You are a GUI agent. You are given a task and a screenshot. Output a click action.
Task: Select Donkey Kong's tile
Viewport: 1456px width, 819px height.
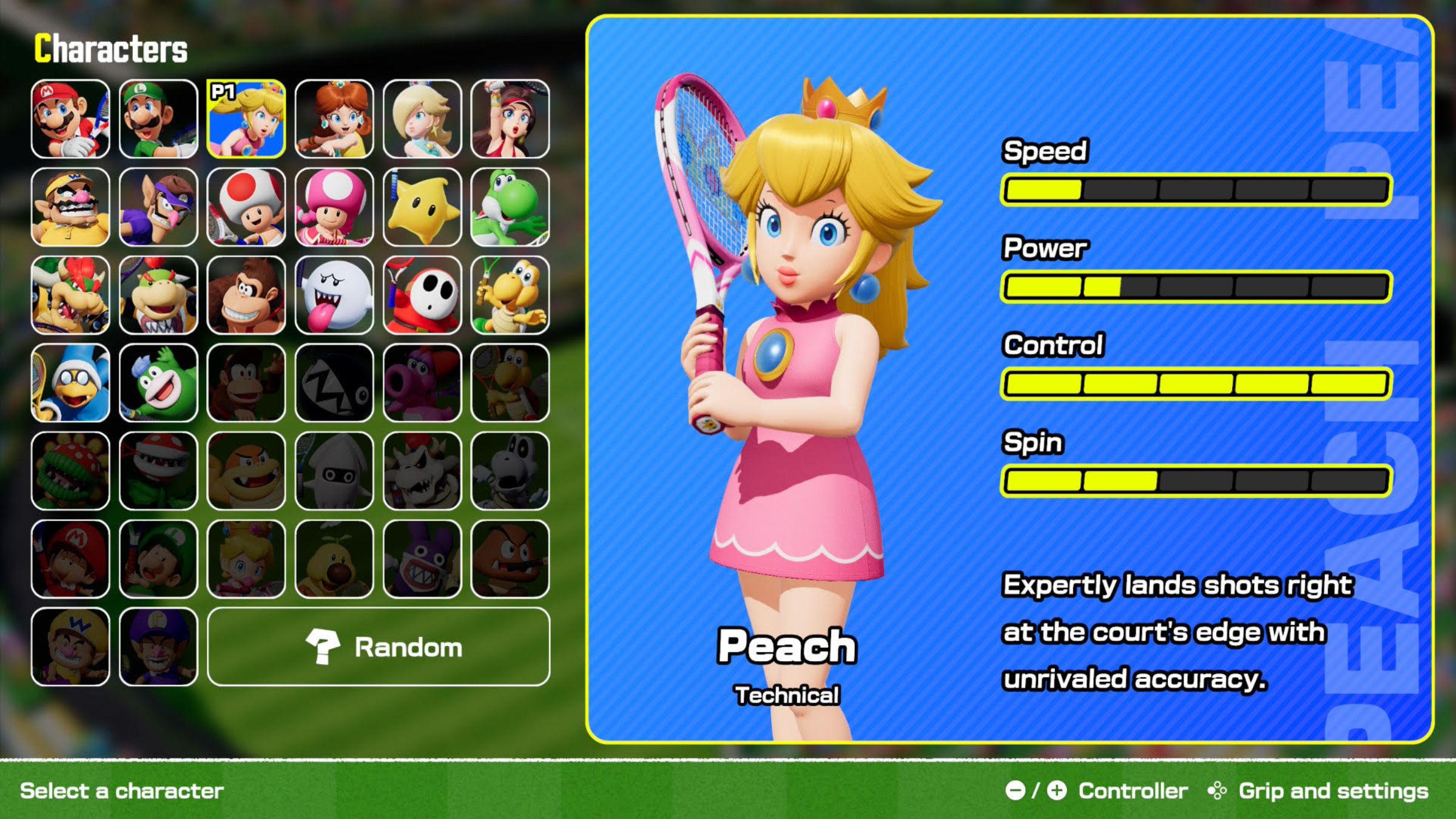pos(246,295)
